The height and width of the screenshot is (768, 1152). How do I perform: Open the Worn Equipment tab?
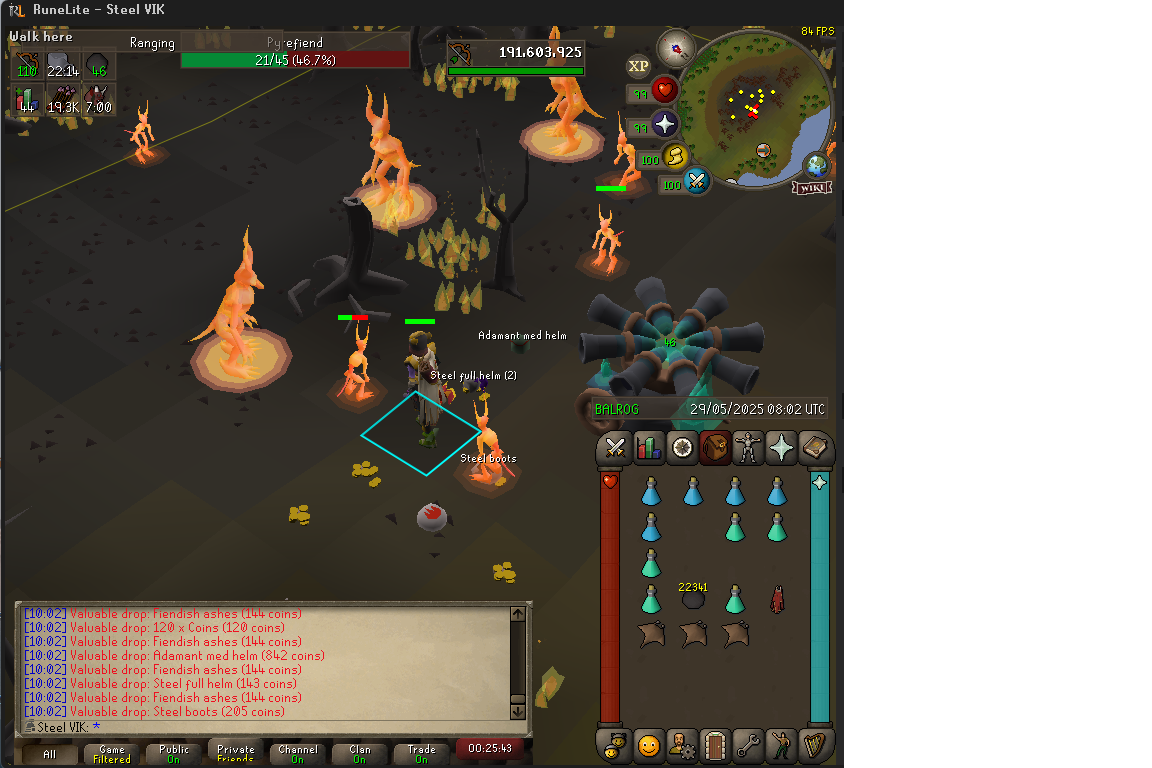pos(748,448)
